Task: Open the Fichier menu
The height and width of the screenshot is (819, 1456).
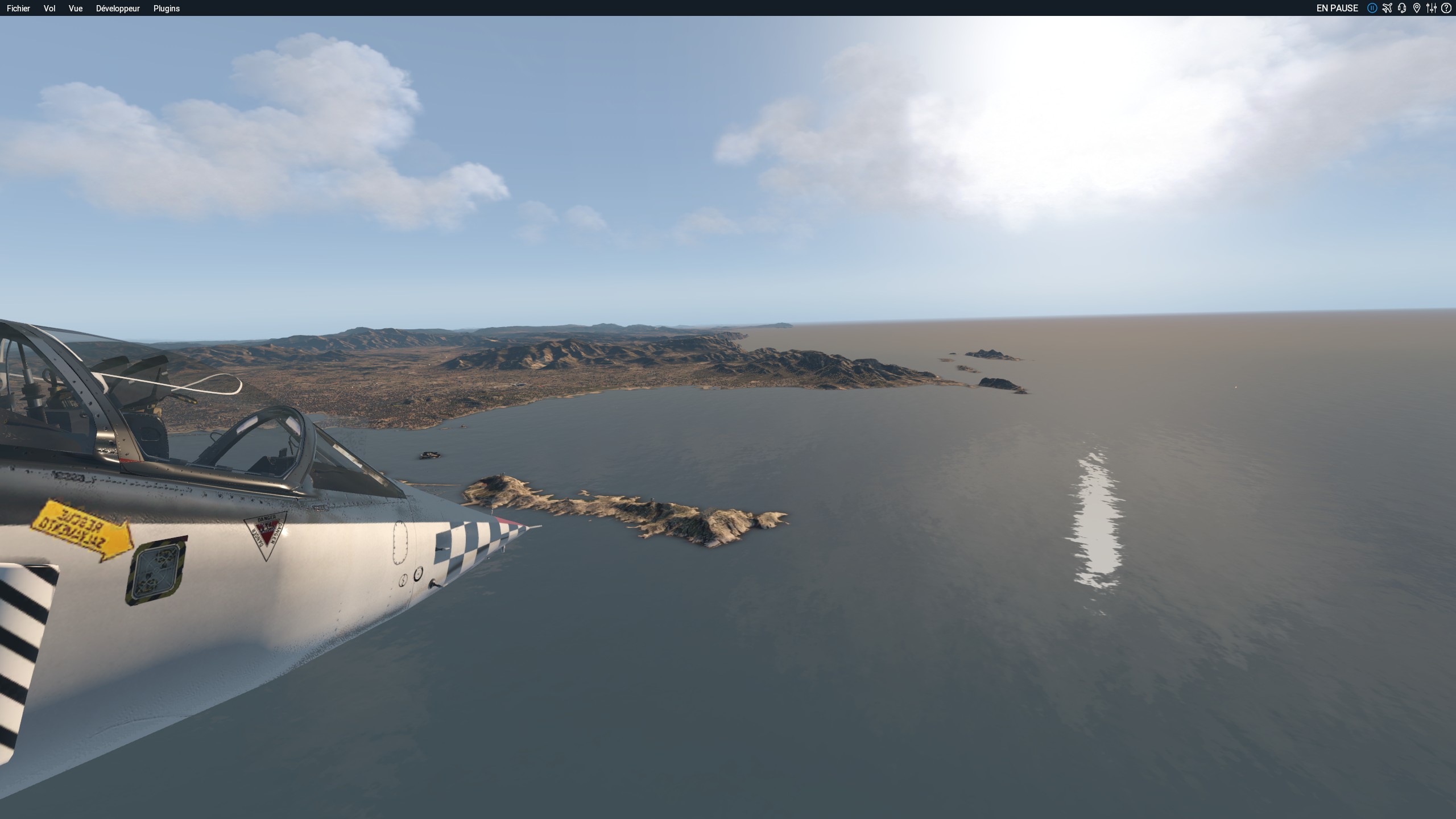Action: click(18, 9)
